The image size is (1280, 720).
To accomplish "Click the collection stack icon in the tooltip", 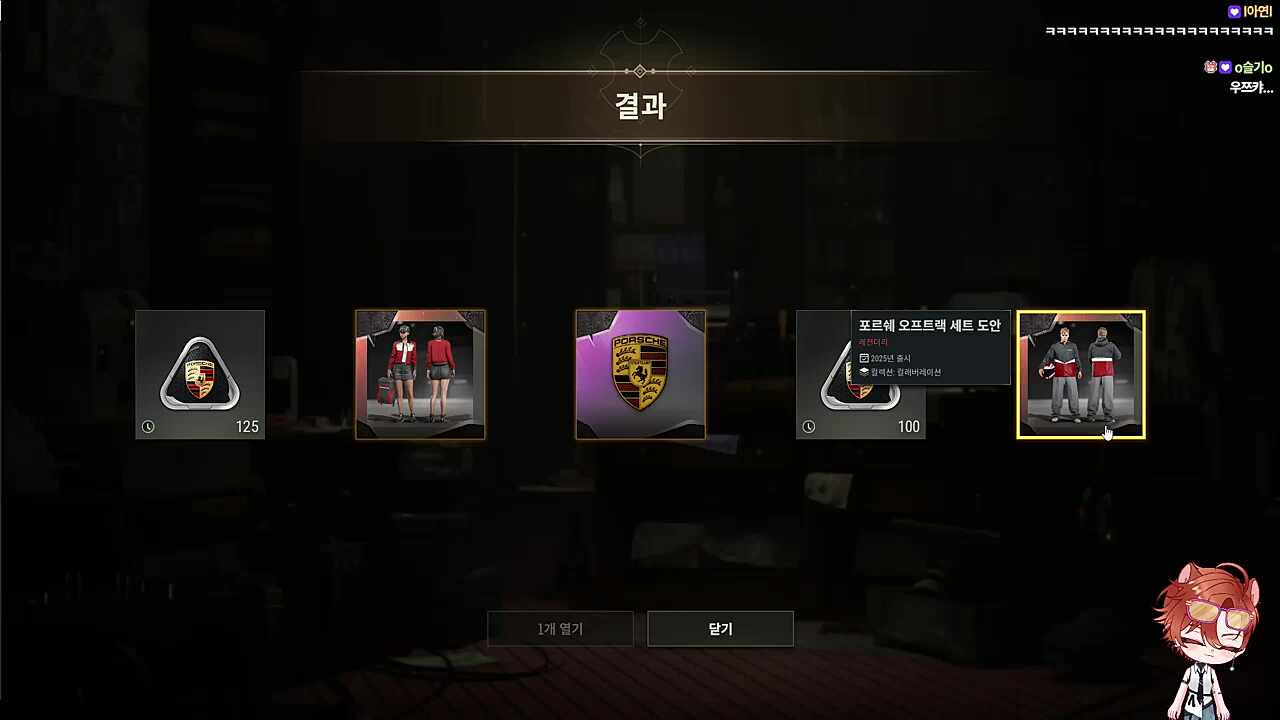I will click(864, 371).
